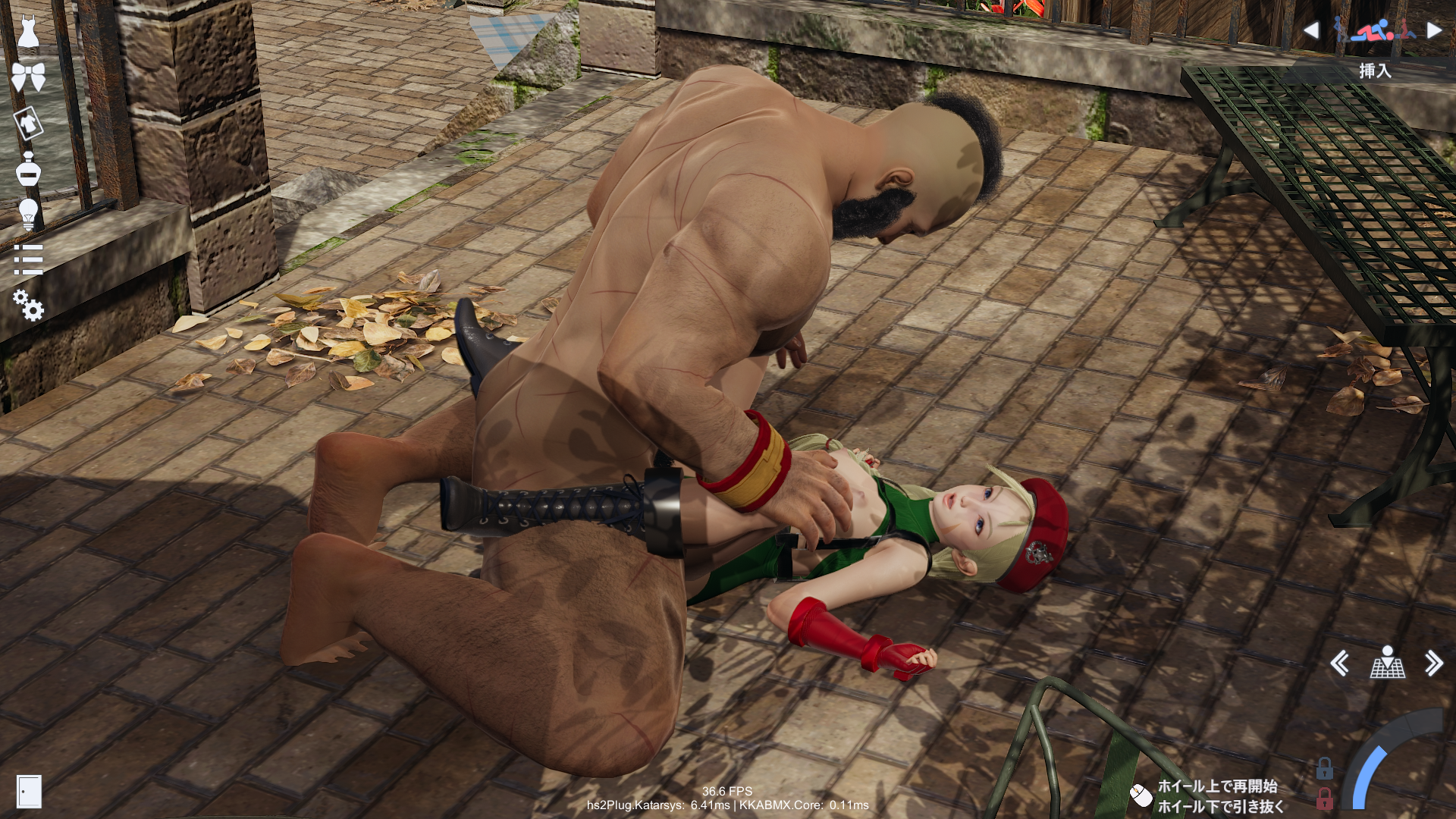Open the shirt clothing card icon
The image size is (1456, 819).
coord(28,123)
